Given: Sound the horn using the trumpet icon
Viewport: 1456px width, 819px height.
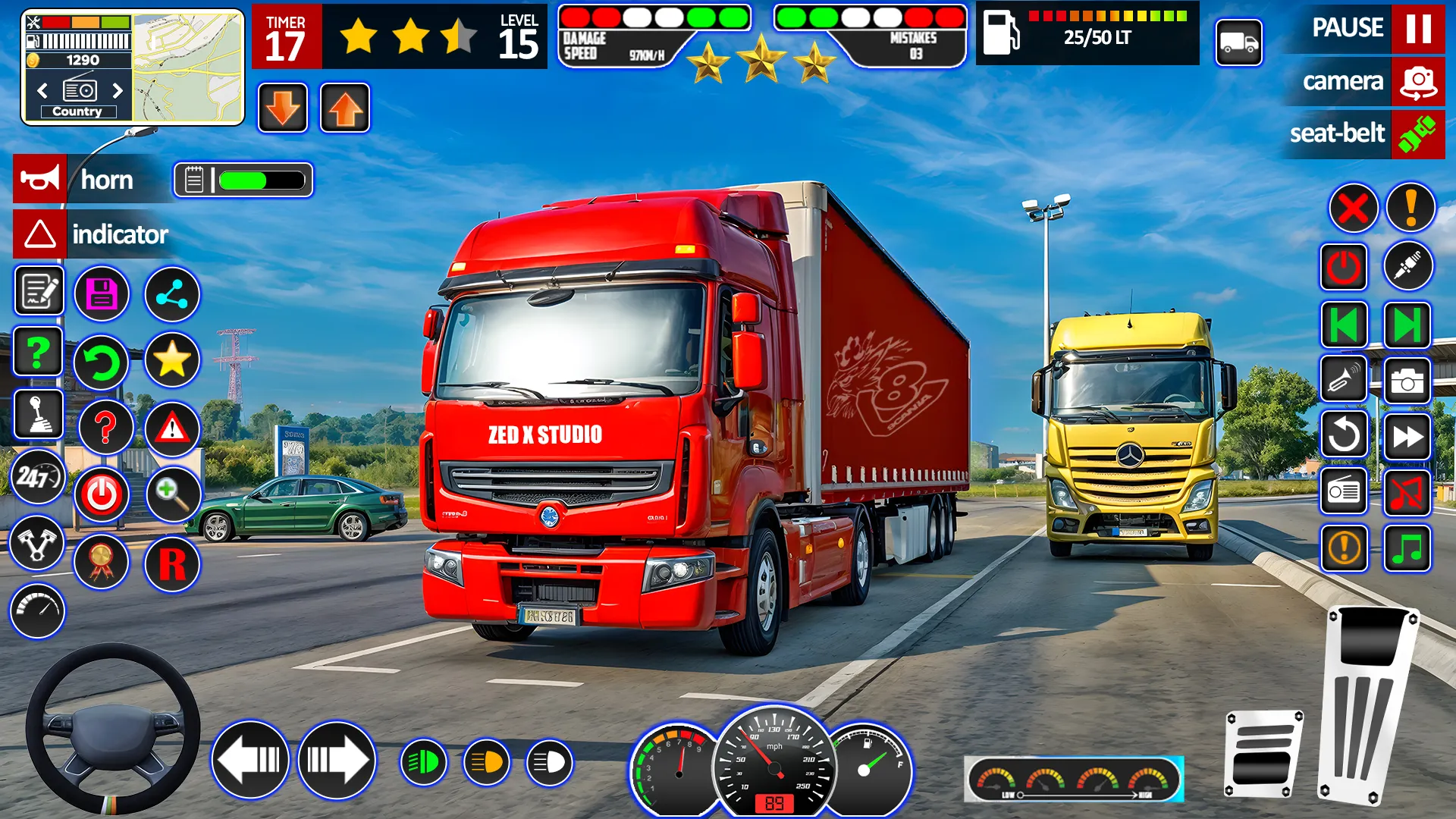Looking at the screenshot, I should [1344, 379].
